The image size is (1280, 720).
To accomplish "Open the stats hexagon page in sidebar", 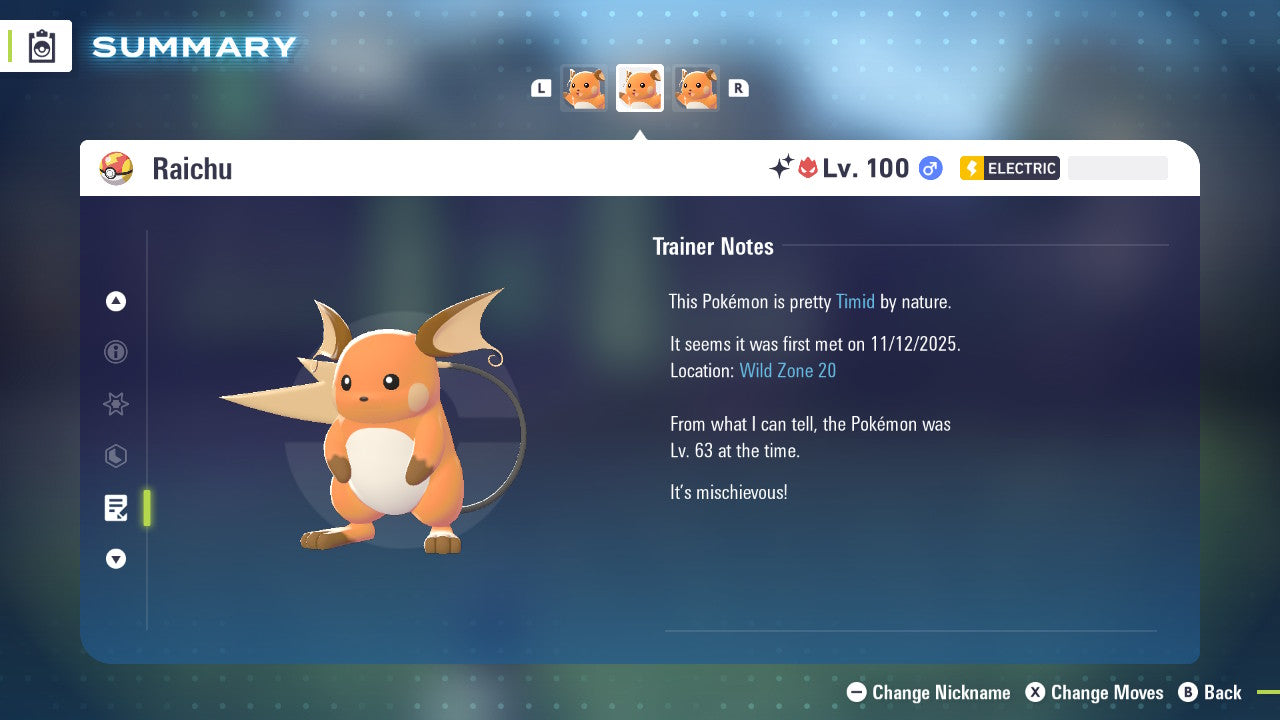I will [x=115, y=456].
